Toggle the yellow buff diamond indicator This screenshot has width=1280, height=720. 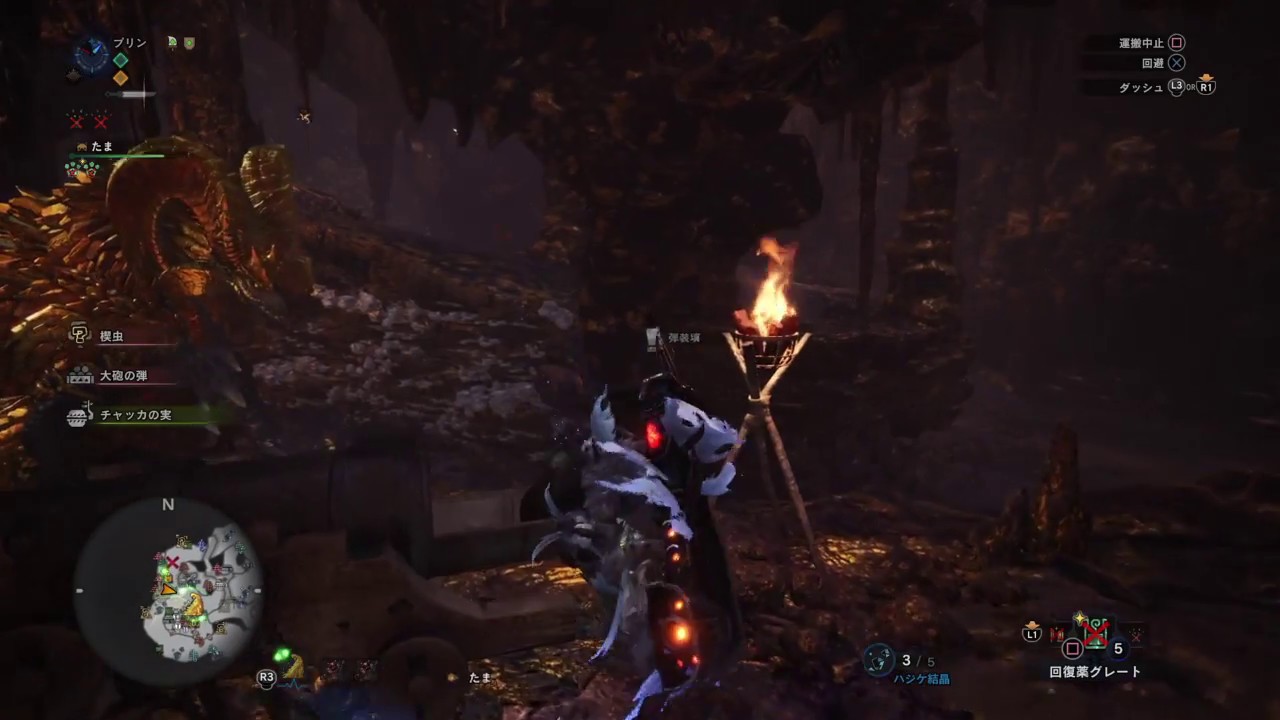(120, 79)
